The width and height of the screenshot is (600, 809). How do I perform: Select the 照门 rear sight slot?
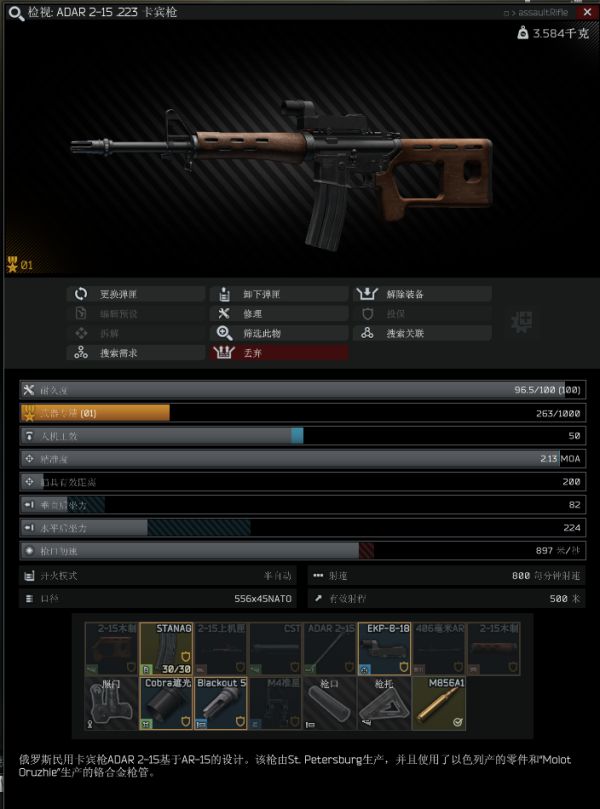tap(111, 703)
